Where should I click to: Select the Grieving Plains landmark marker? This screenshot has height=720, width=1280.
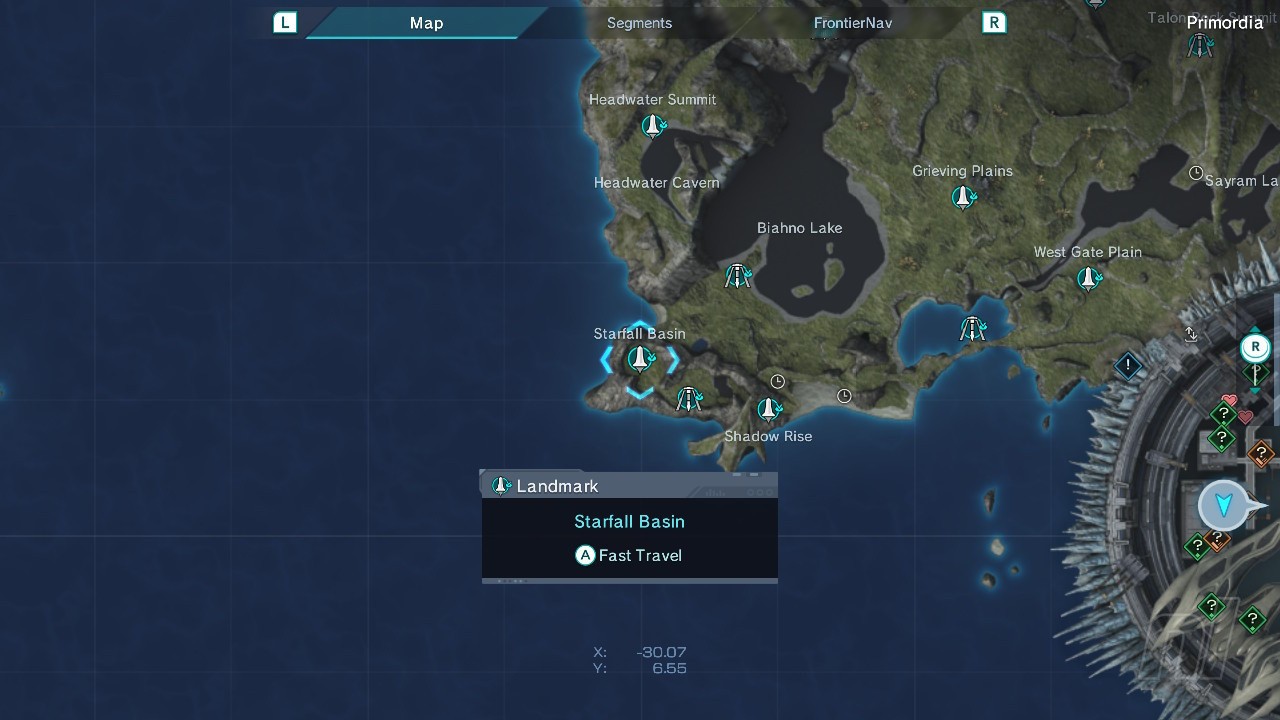coord(963,197)
